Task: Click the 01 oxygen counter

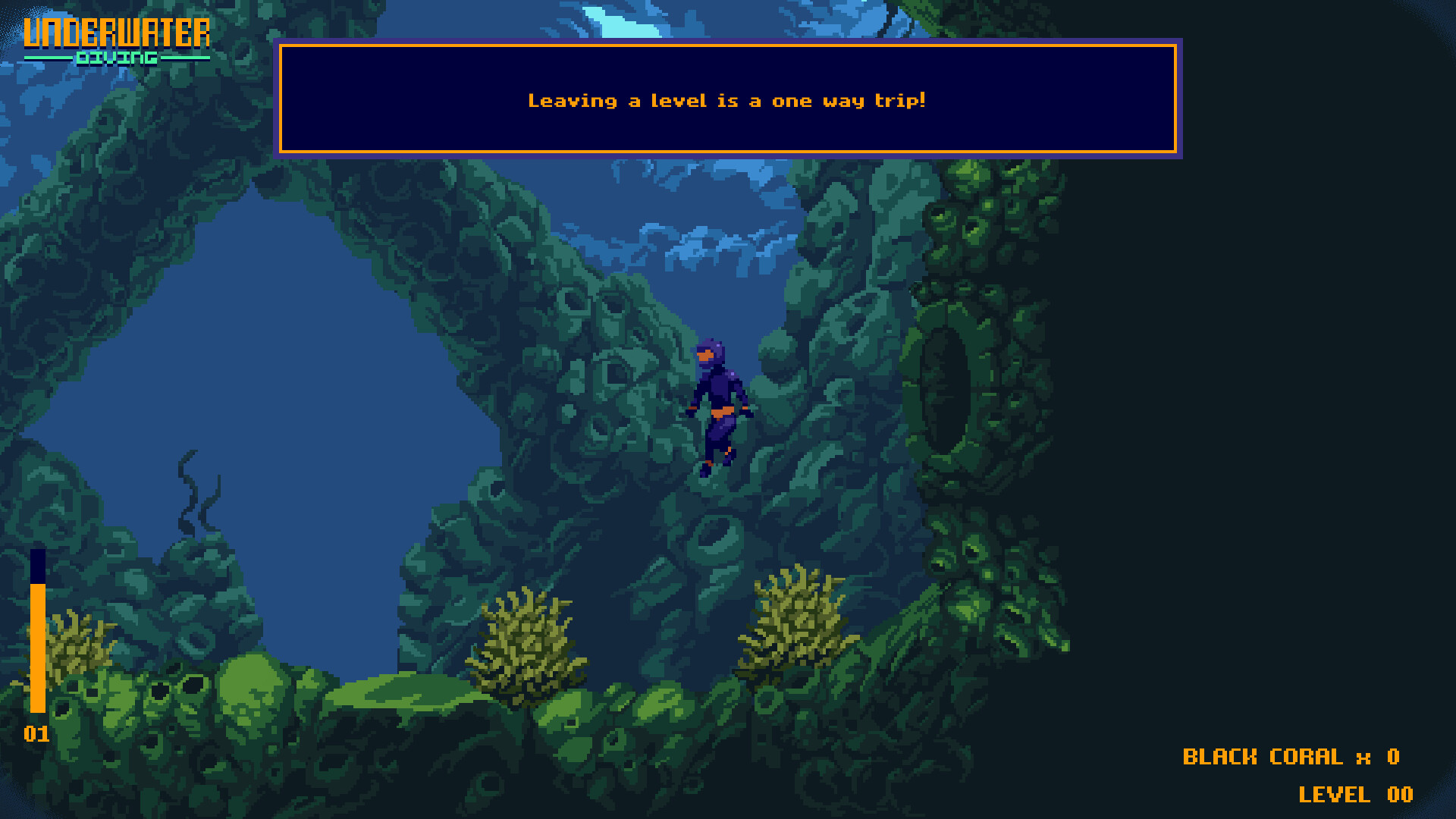Action: [36, 734]
